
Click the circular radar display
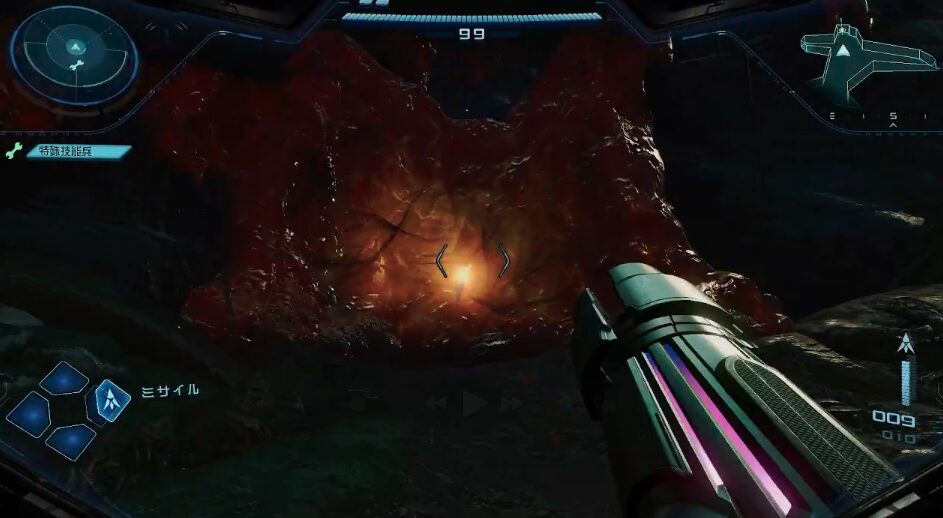click(x=76, y=57)
